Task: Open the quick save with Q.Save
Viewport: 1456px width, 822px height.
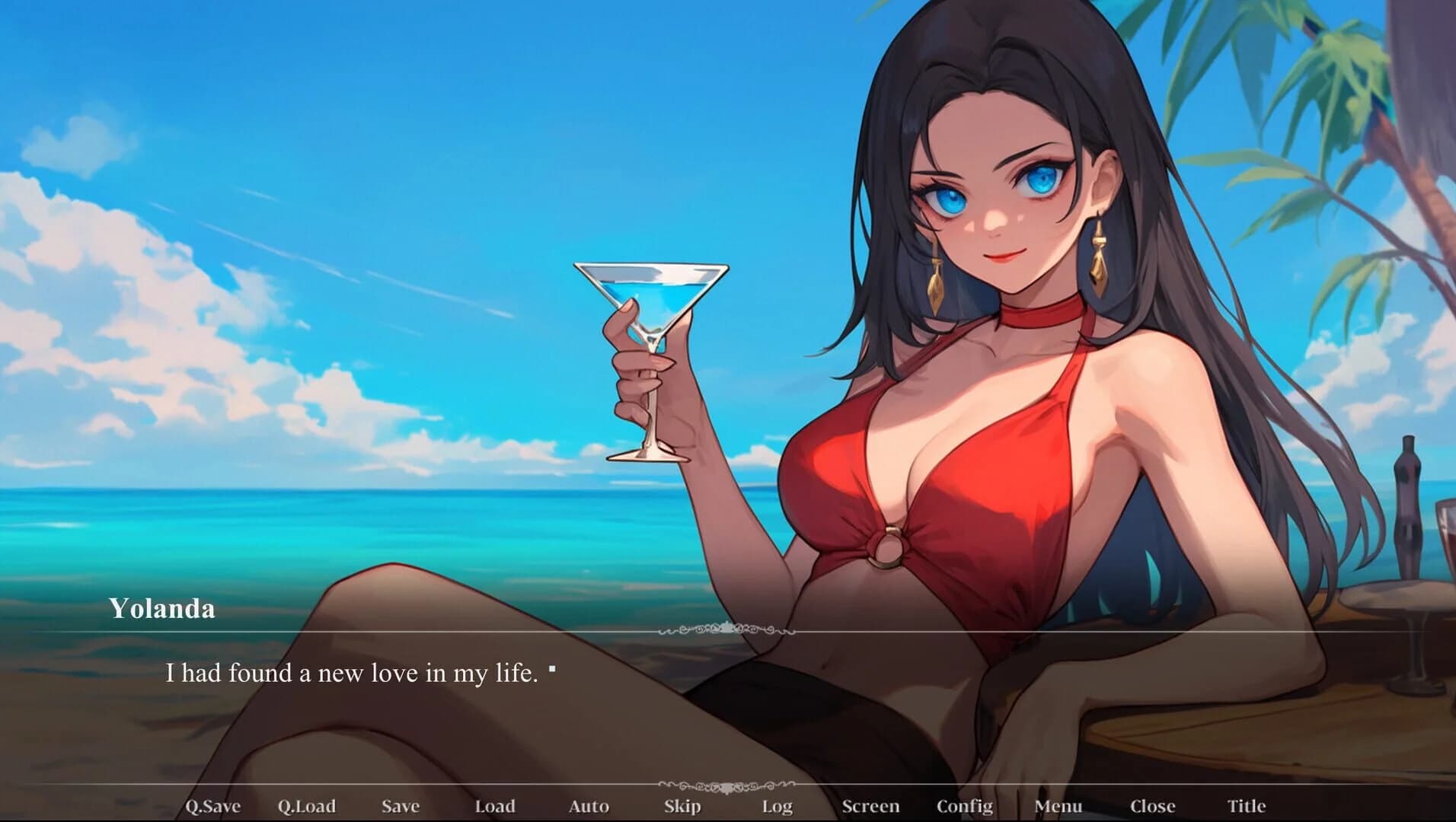Action: [214, 804]
